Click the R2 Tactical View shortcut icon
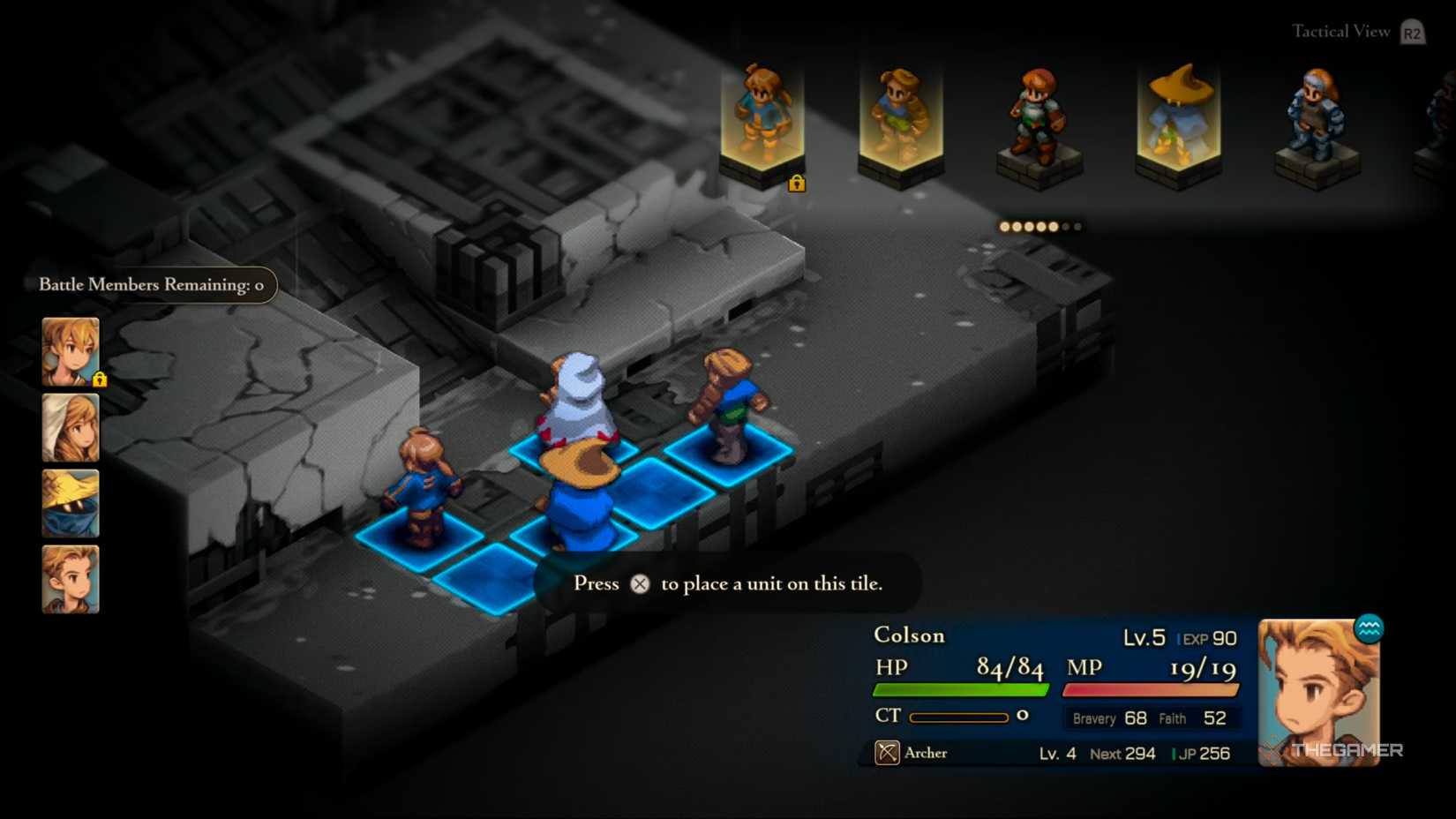Image resolution: width=1456 pixels, height=819 pixels. tap(1410, 32)
